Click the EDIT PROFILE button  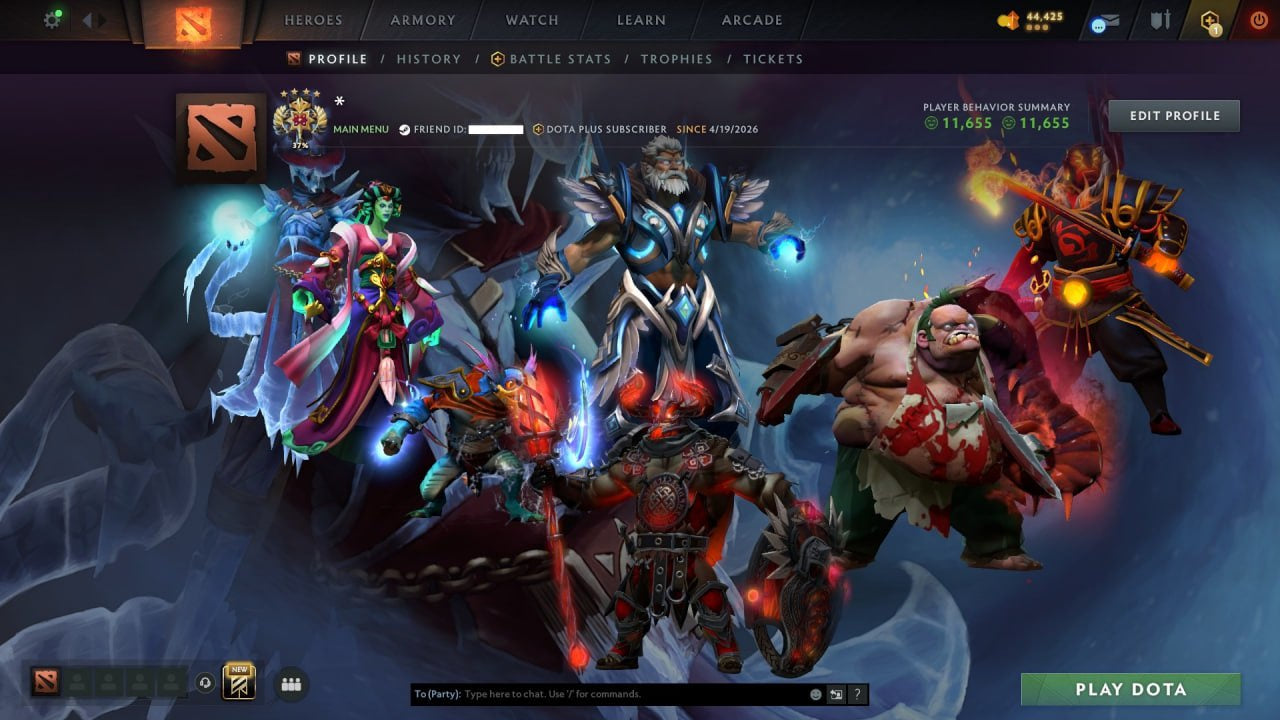tap(1173, 115)
